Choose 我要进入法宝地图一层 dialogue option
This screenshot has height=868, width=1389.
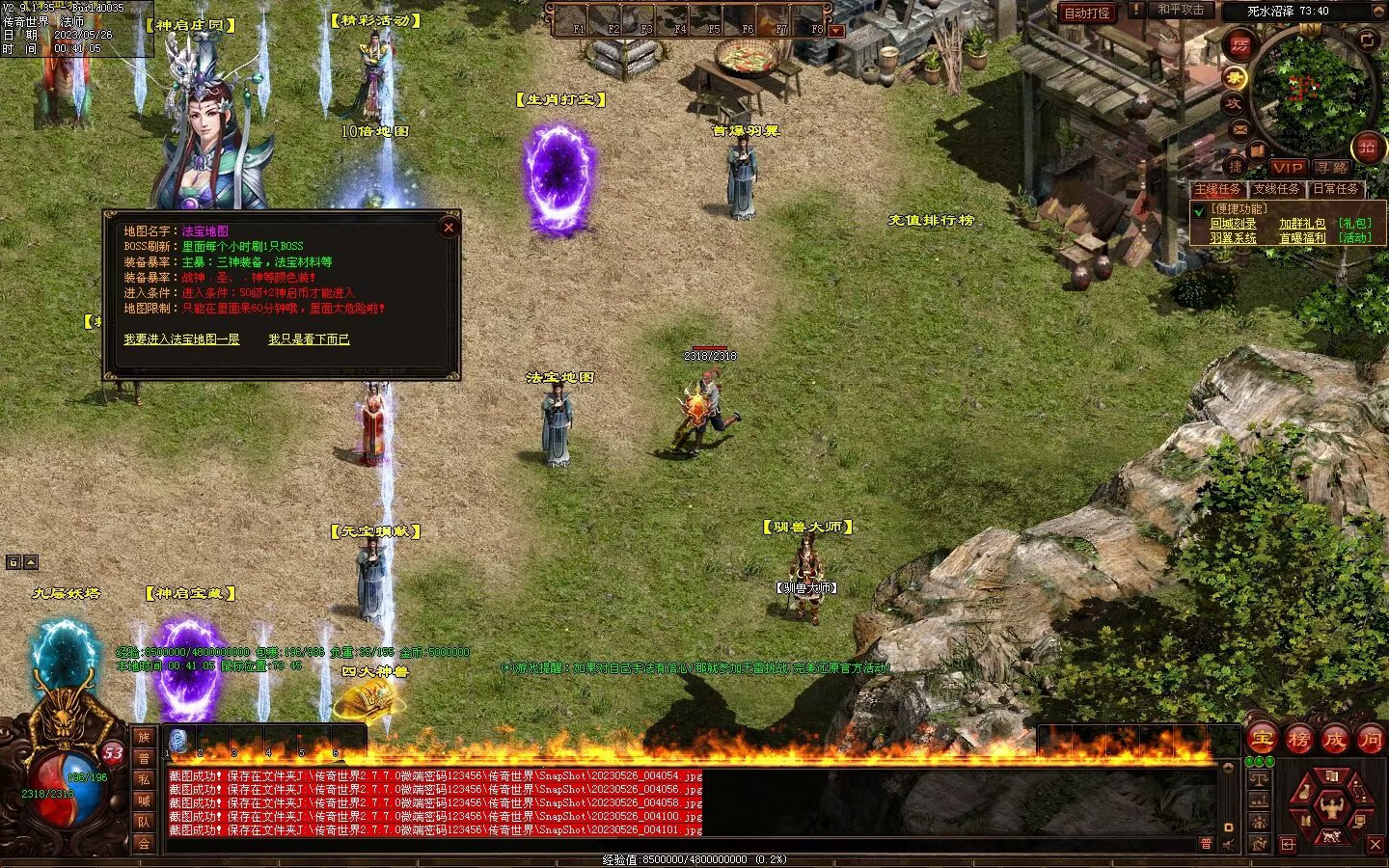tap(181, 339)
